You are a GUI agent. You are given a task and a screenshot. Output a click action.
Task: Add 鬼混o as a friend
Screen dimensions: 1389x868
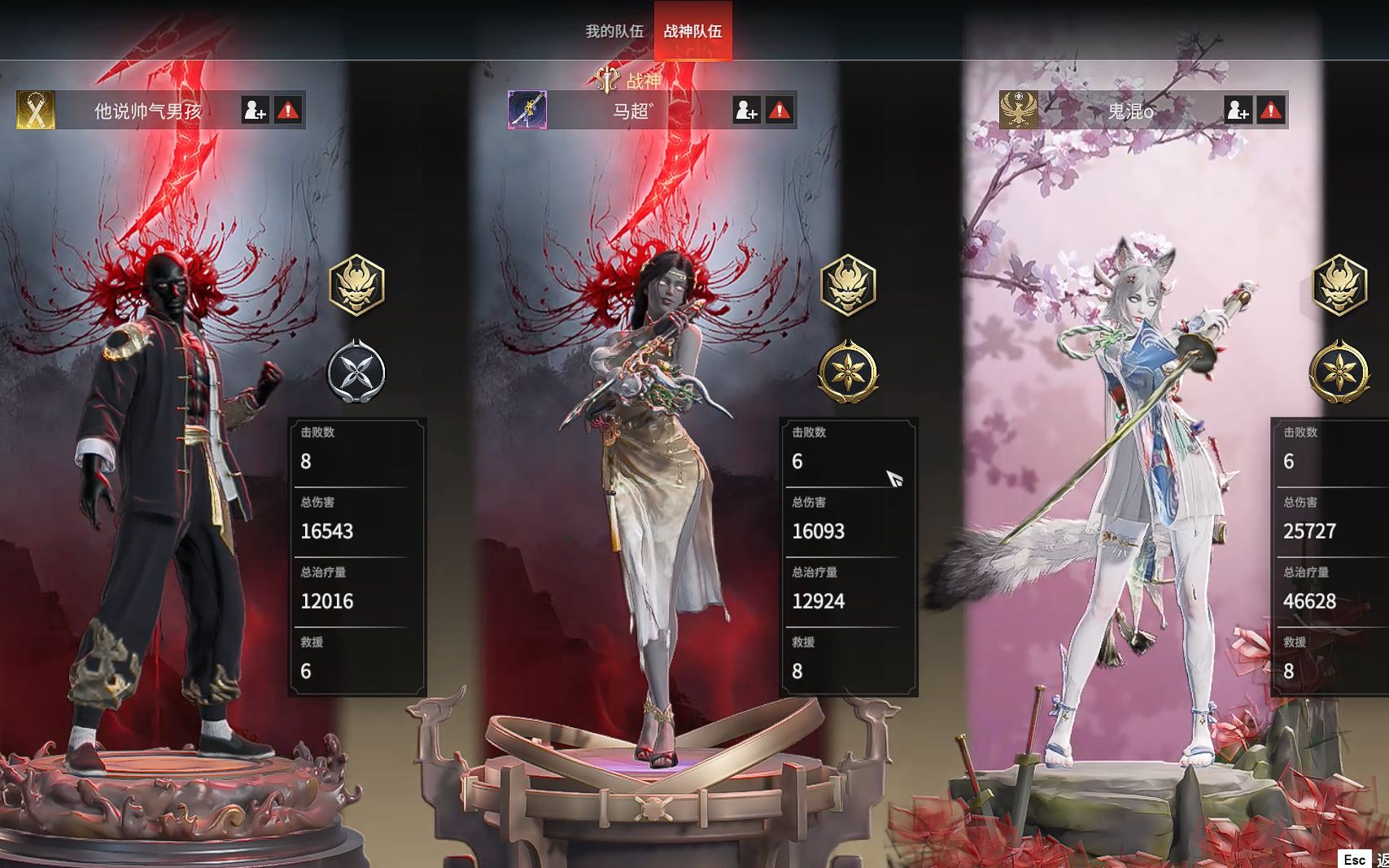coord(1238,110)
